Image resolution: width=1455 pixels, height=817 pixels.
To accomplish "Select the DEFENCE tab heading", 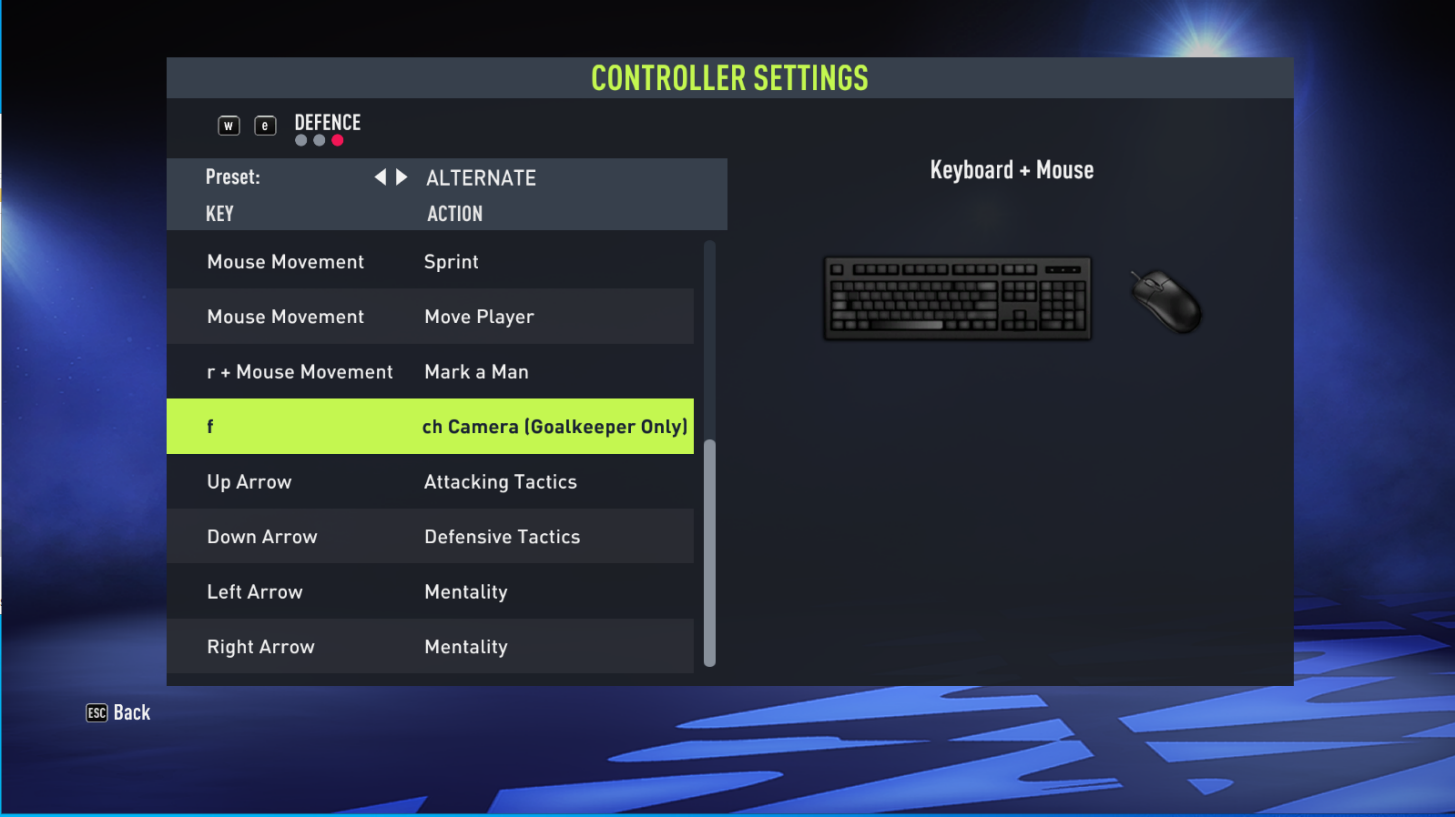I will pos(327,122).
